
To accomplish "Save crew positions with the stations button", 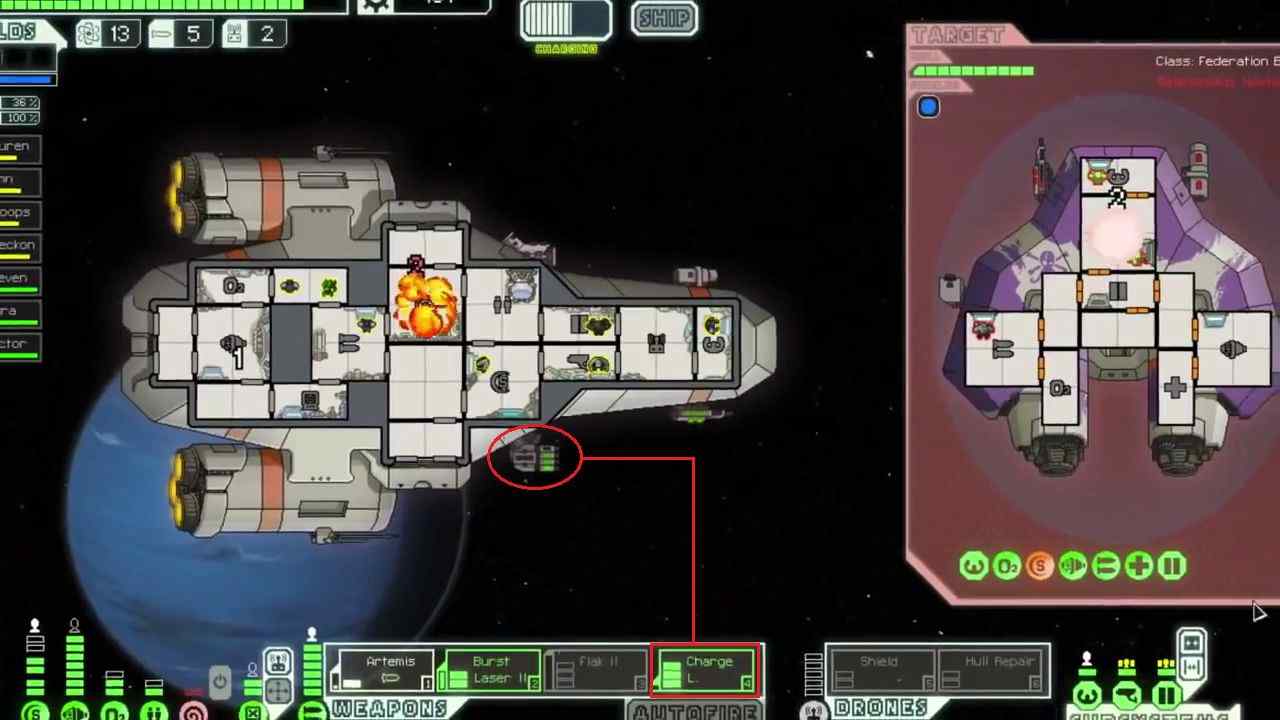I will pyautogui.click(x=279, y=662).
